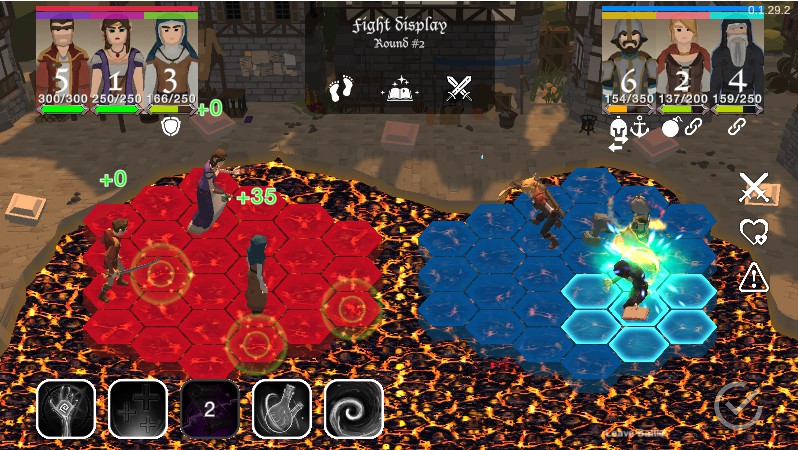
Task: Choose the purple-dressed woman portrait numbered 1
Action: click(x=117, y=58)
